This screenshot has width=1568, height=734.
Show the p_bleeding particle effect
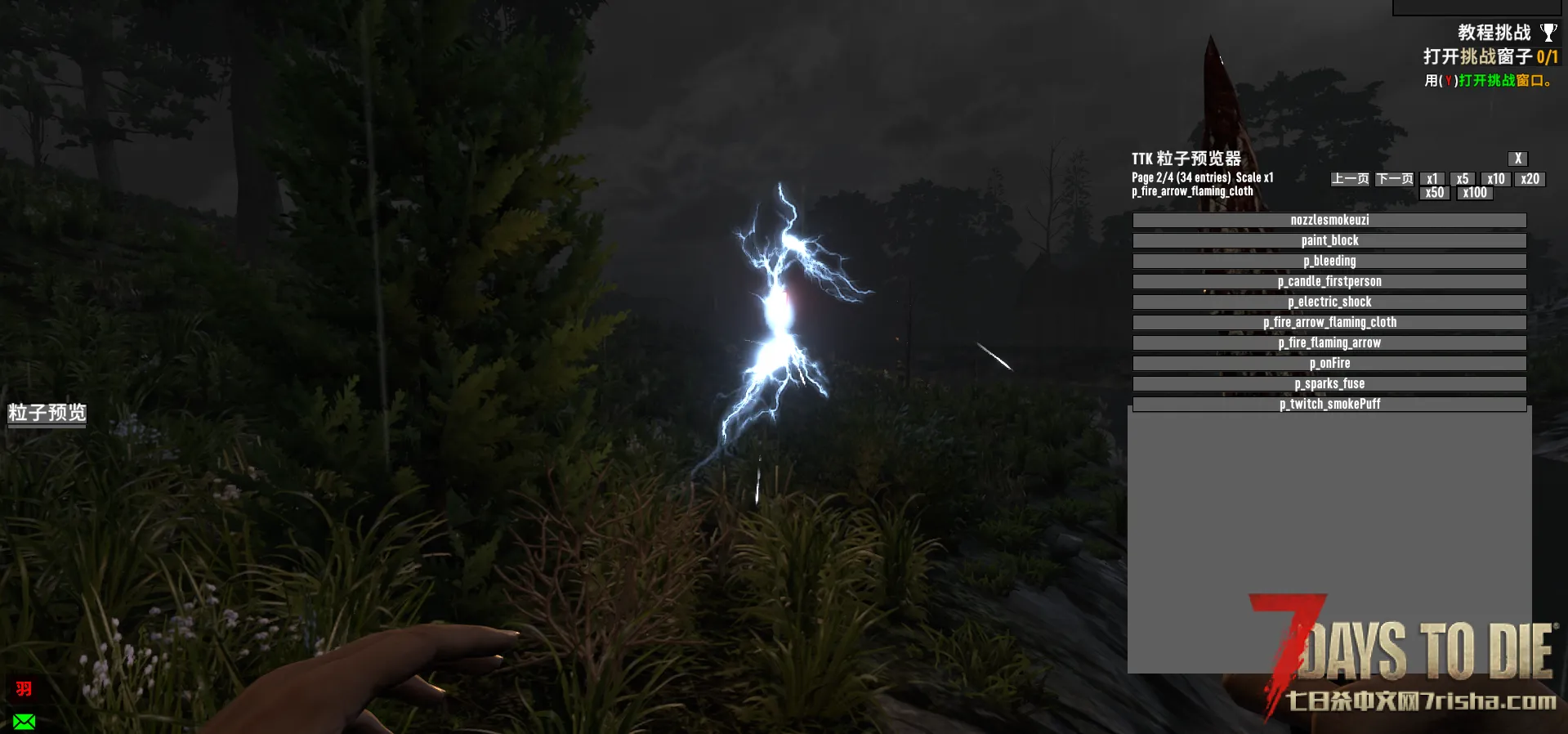pyautogui.click(x=1329, y=261)
